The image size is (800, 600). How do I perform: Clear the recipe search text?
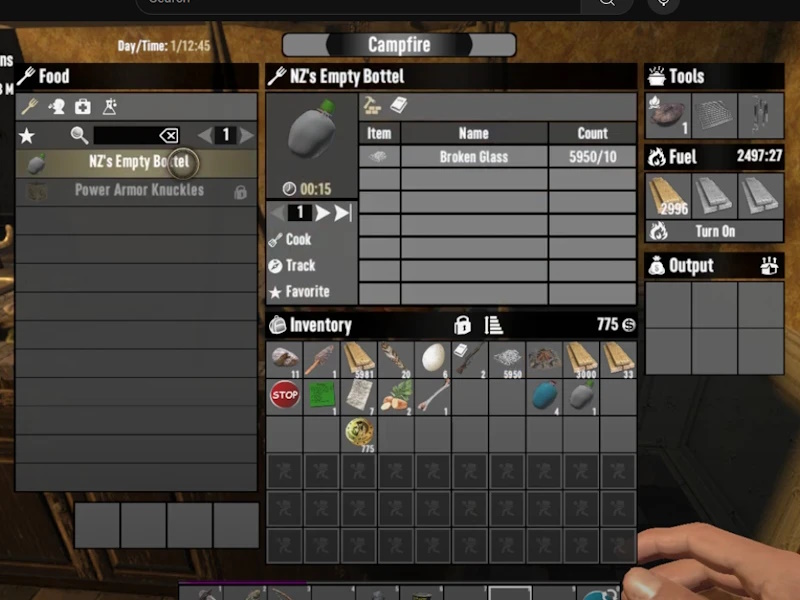coord(168,135)
